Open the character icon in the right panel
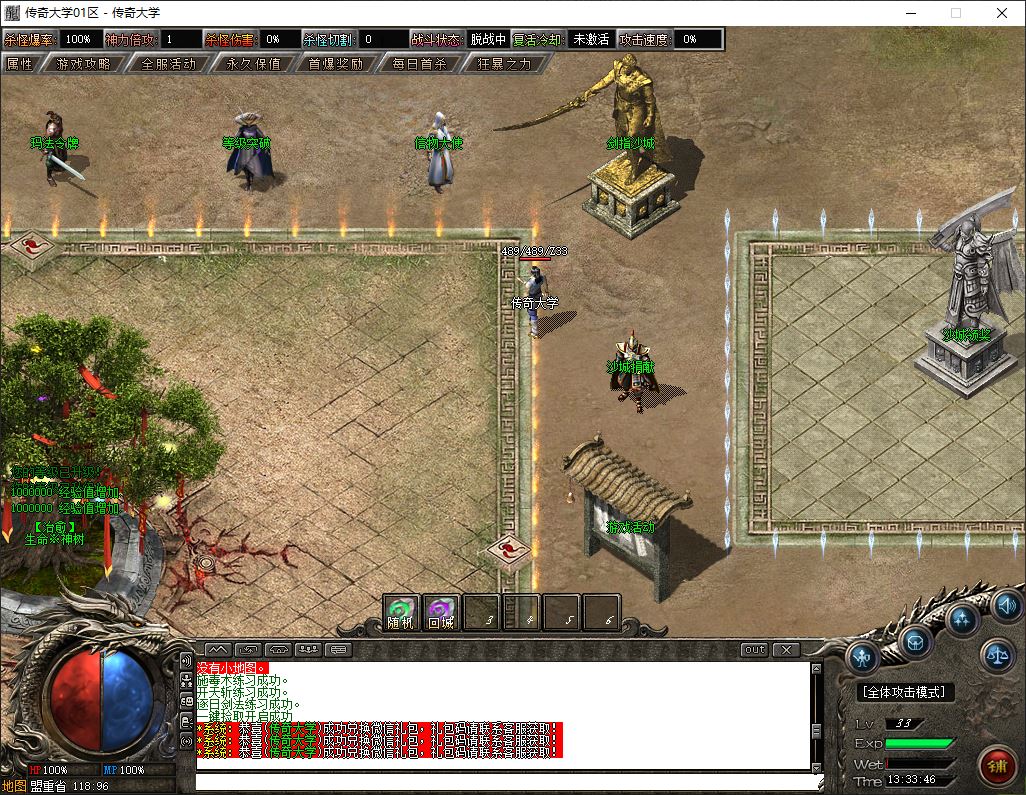This screenshot has width=1026, height=795. tap(863, 657)
